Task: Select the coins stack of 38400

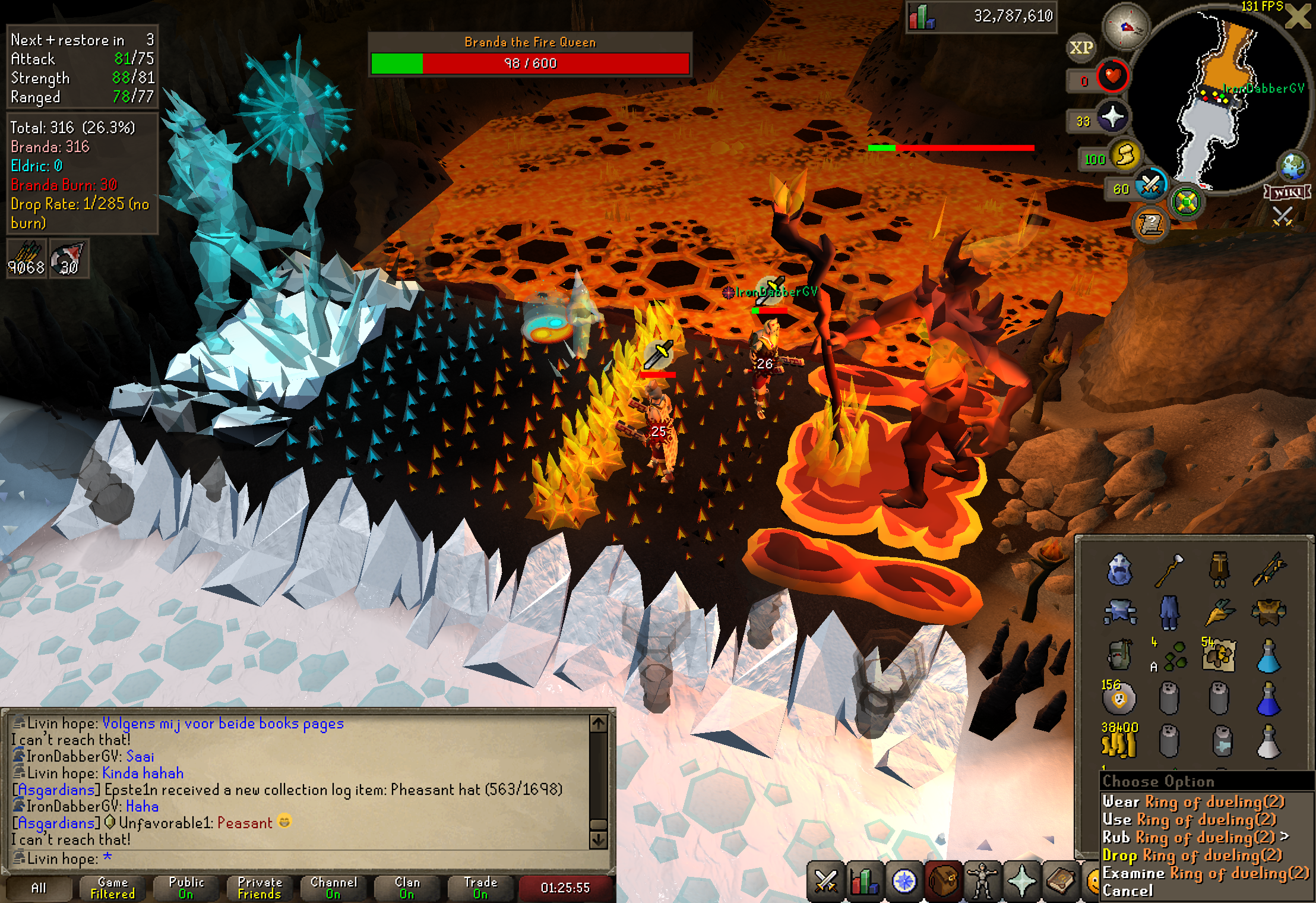Action: tap(1119, 742)
